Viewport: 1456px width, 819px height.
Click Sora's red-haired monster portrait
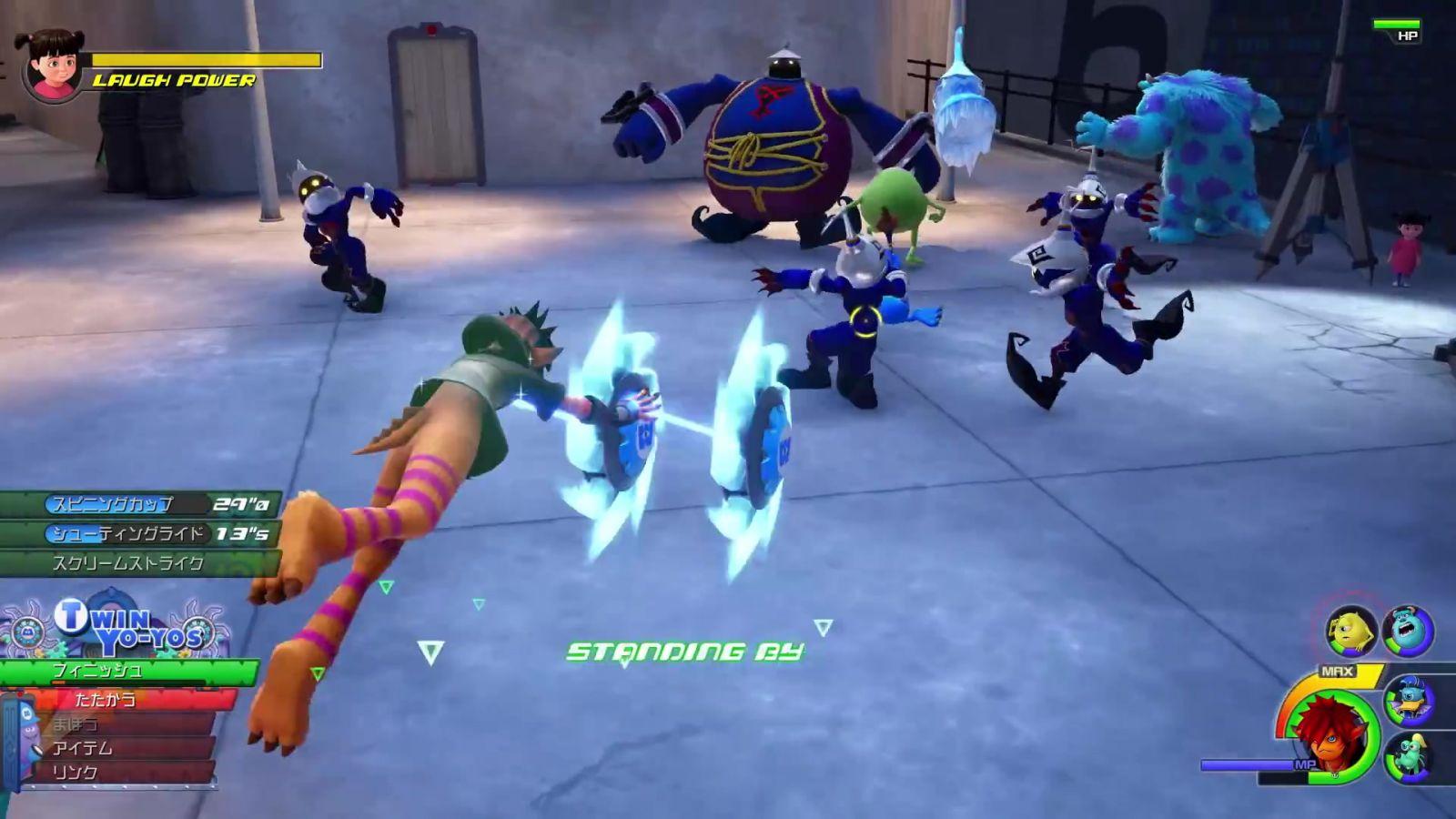click(x=1329, y=734)
